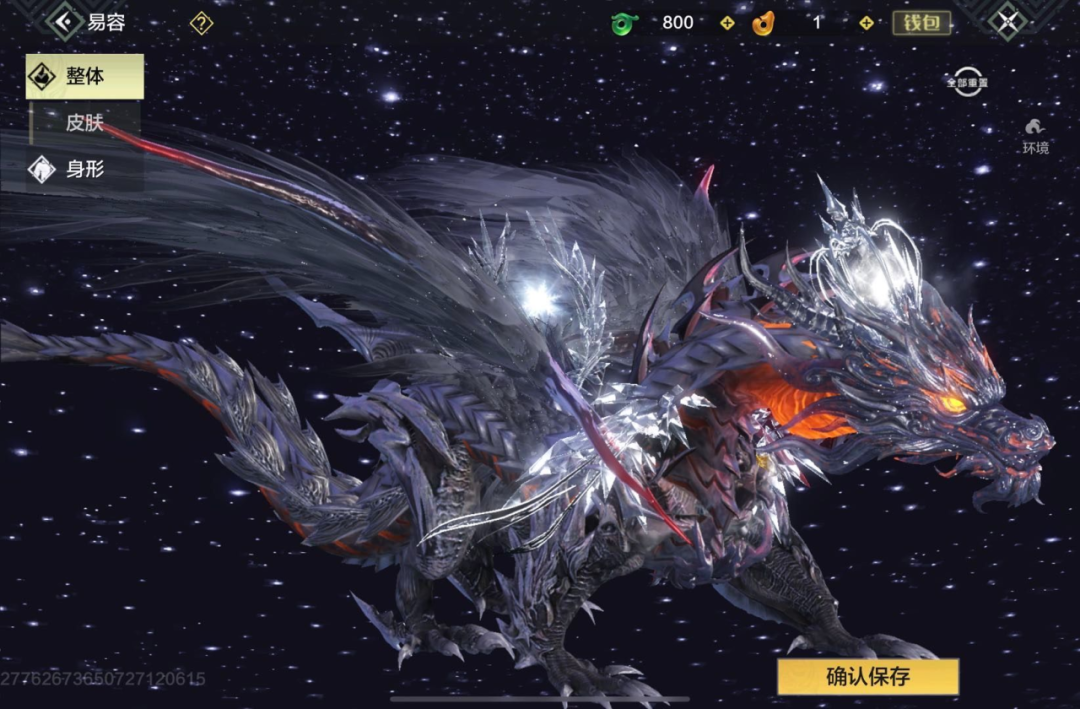
Task: Add more orange gold currency
Action: 866,22
